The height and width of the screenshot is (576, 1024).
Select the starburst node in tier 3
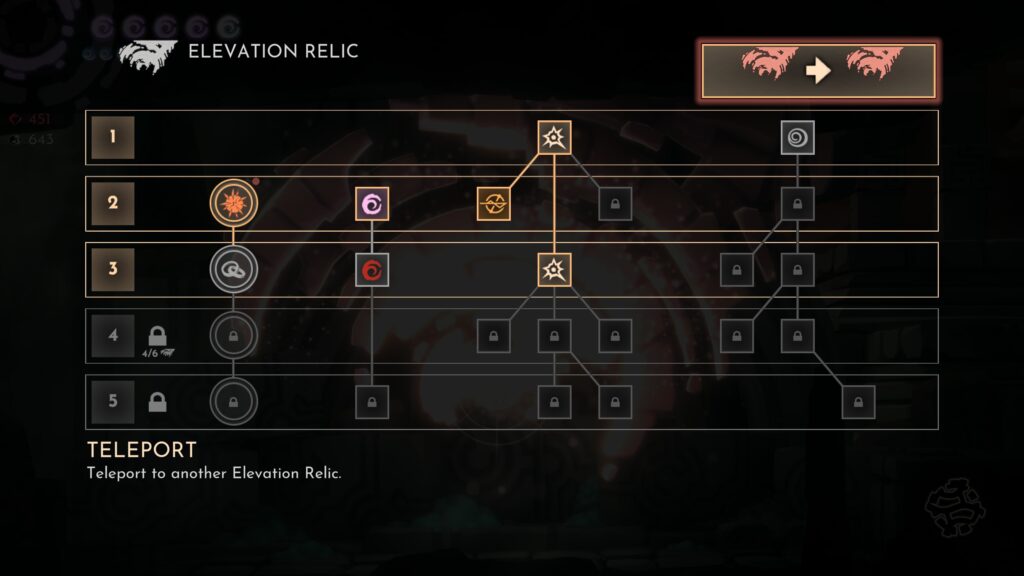[554, 269]
